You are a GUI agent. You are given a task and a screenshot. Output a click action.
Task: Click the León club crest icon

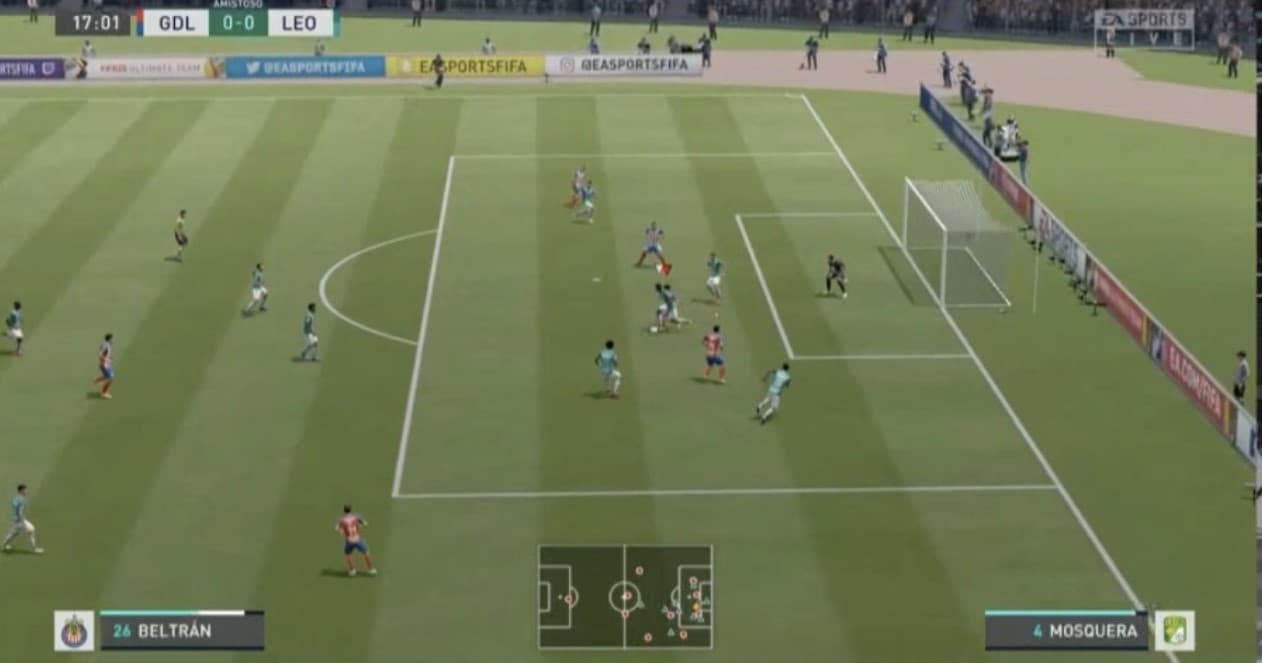pos(1174,631)
